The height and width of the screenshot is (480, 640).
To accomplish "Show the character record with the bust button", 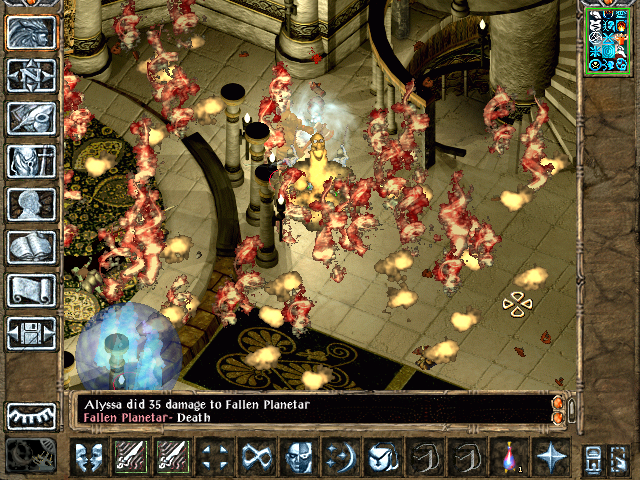I will 31,204.
